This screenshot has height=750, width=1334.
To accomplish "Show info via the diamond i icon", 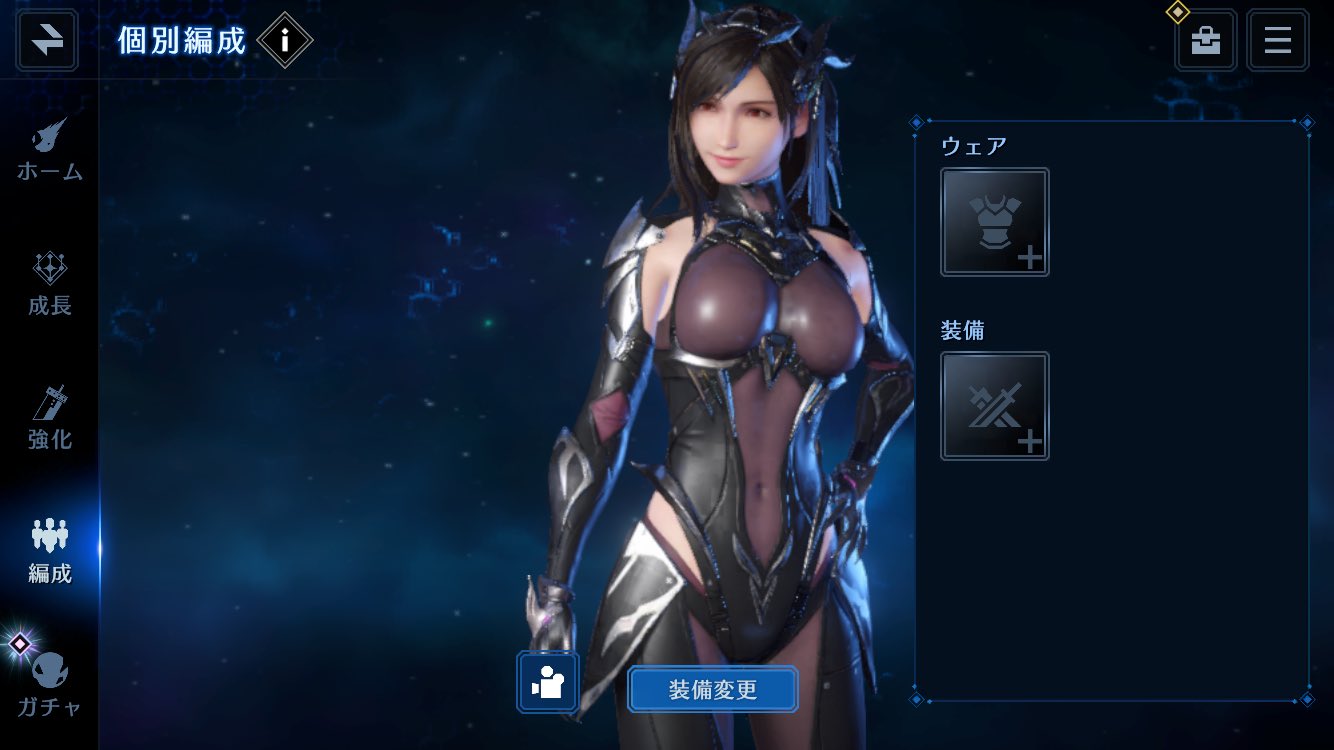I will tap(285, 40).
